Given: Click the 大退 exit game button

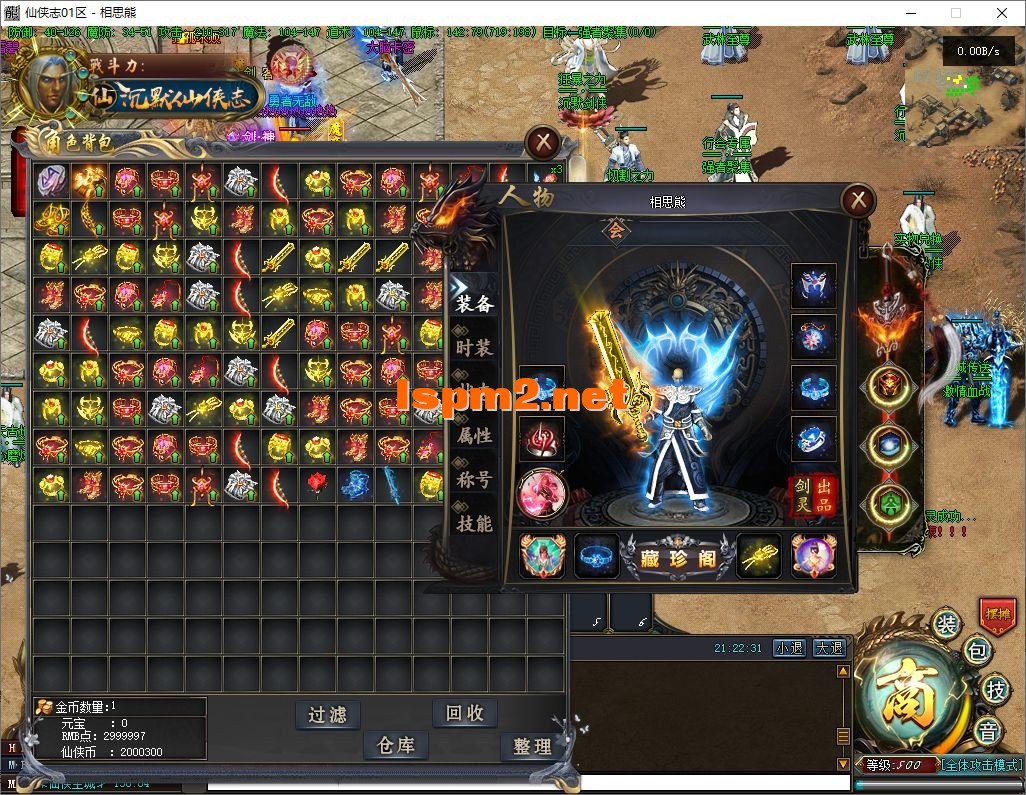Looking at the screenshot, I should [828, 648].
